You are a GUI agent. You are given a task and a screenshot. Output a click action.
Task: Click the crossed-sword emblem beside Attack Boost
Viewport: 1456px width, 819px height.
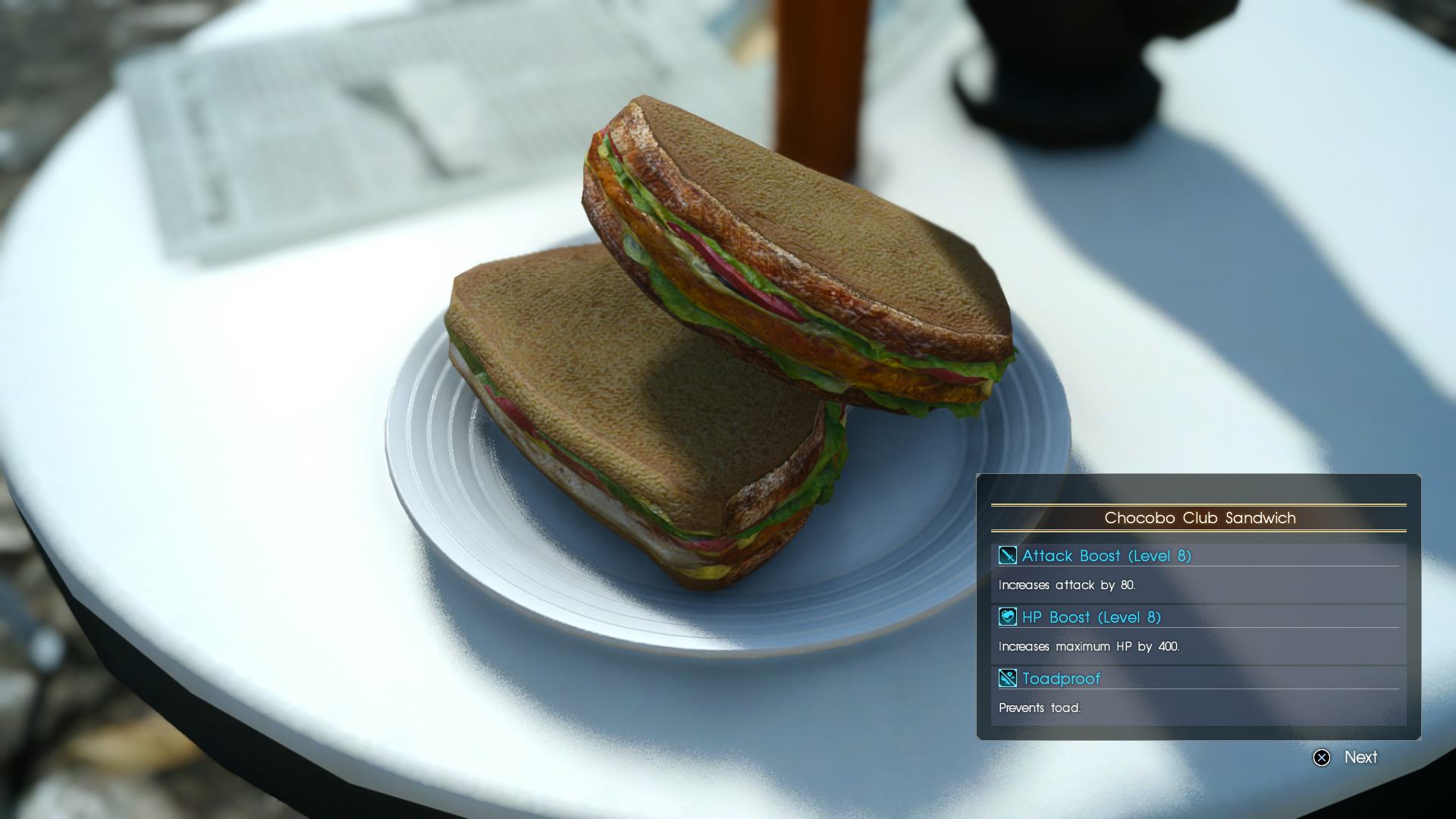[x=1006, y=556]
